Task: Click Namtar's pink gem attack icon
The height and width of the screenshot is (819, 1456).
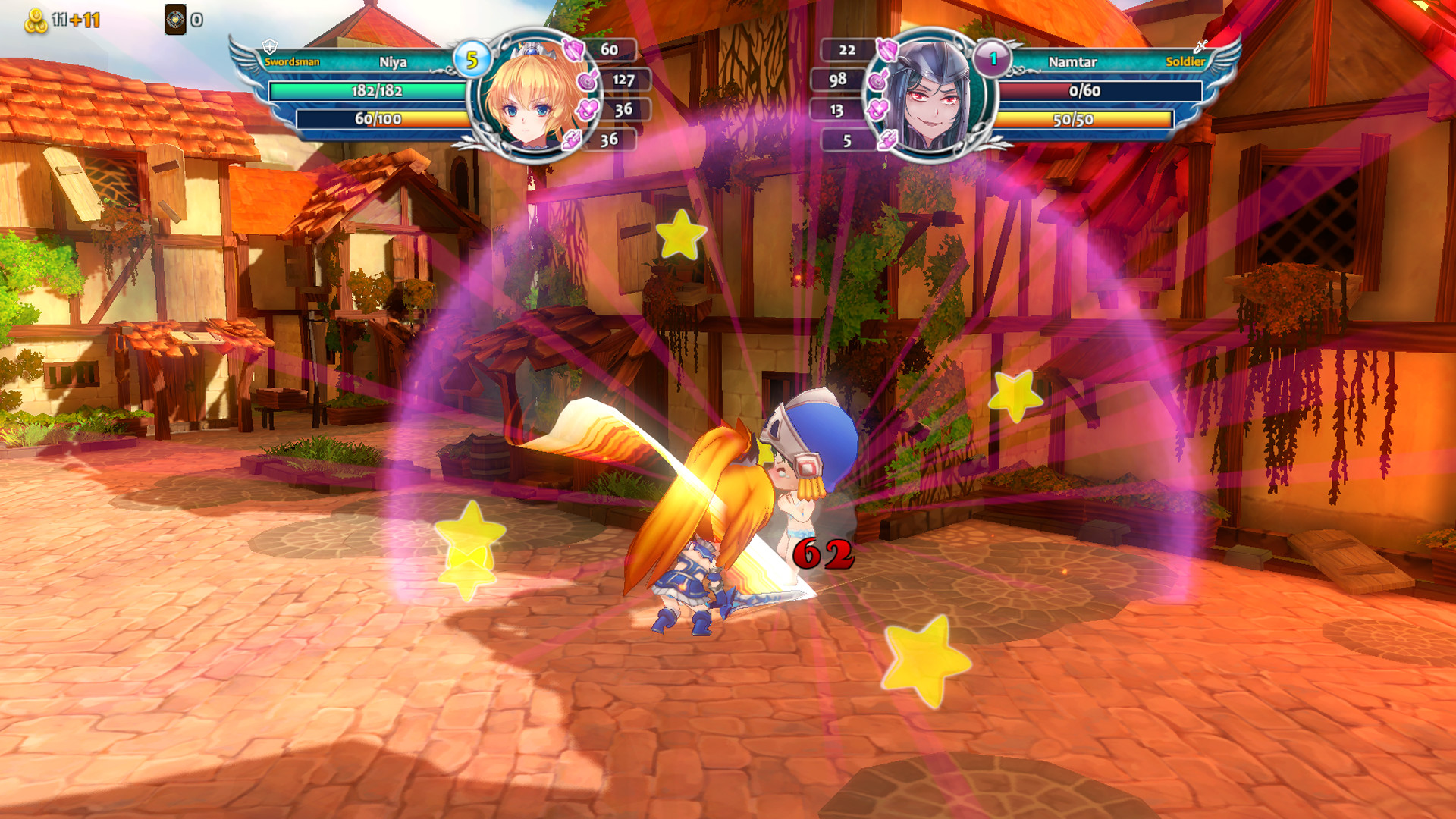Action: pos(887,50)
